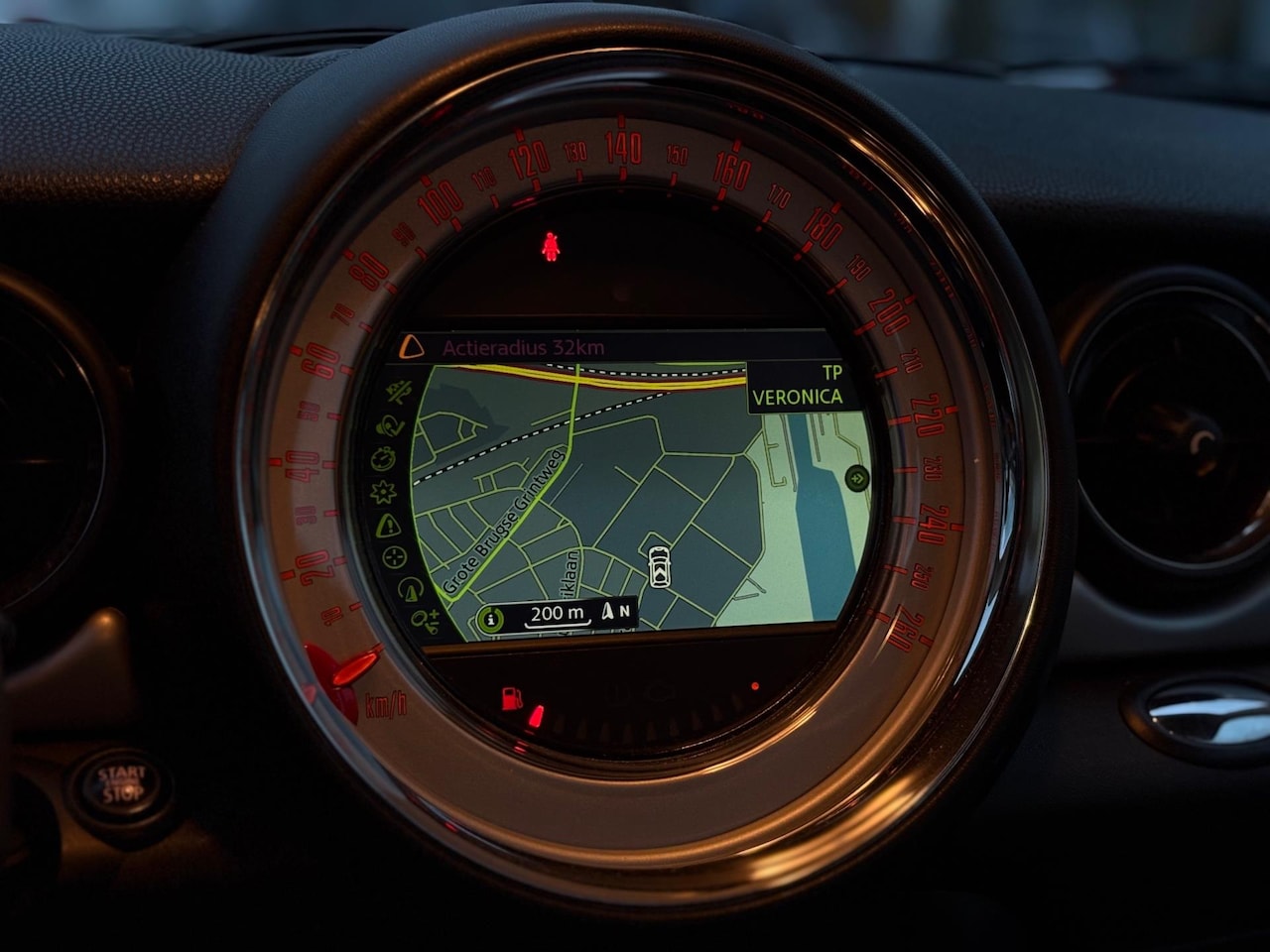Viewport: 1270px width, 952px height.
Task: Open the TP VERONICA station panel
Action: [x=797, y=386]
